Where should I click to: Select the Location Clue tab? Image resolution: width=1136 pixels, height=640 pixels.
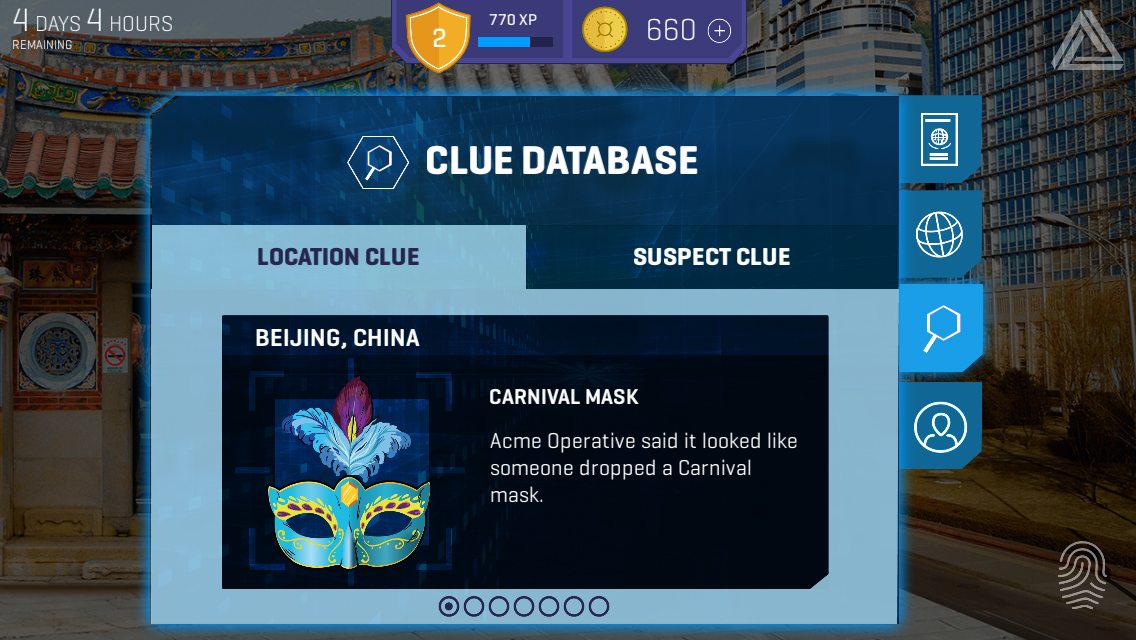click(338, 257)
